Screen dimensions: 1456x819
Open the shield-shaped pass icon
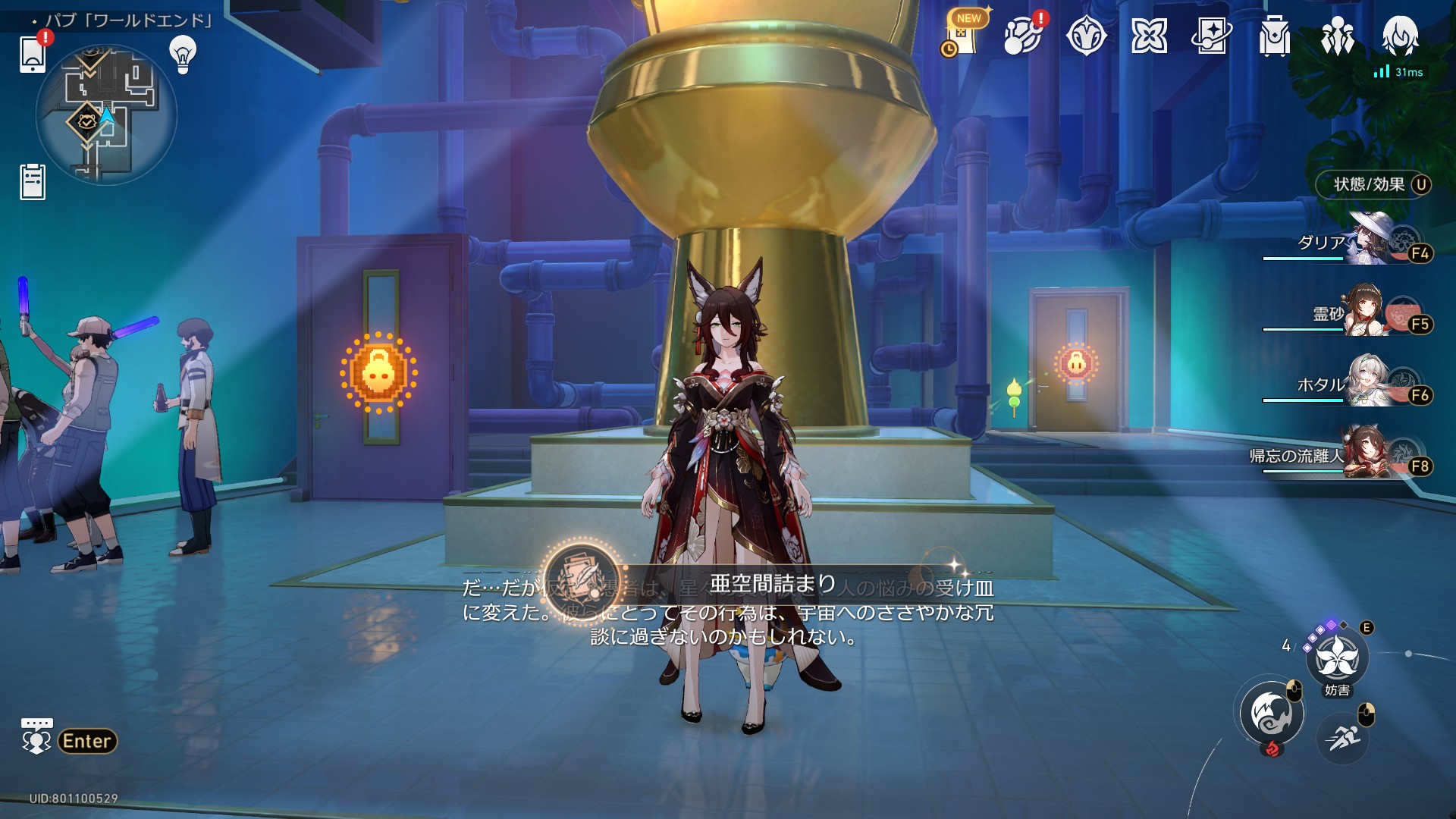[1086, 36]
